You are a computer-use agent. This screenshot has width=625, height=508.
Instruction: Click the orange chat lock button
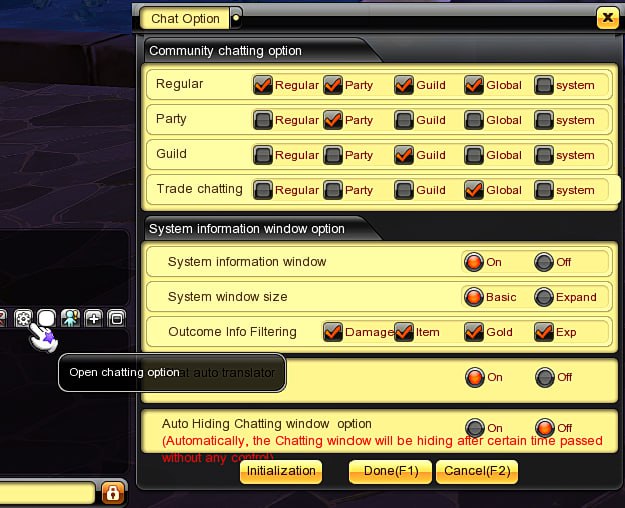(112, 493)
